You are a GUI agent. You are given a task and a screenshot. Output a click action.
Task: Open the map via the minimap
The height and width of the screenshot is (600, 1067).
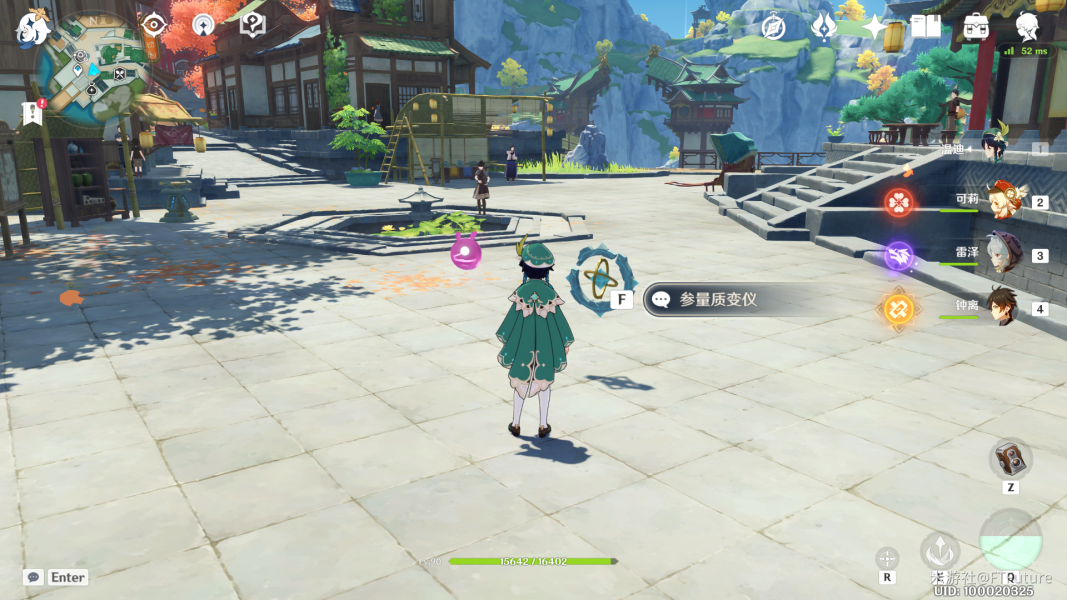(x=94, y=68)
